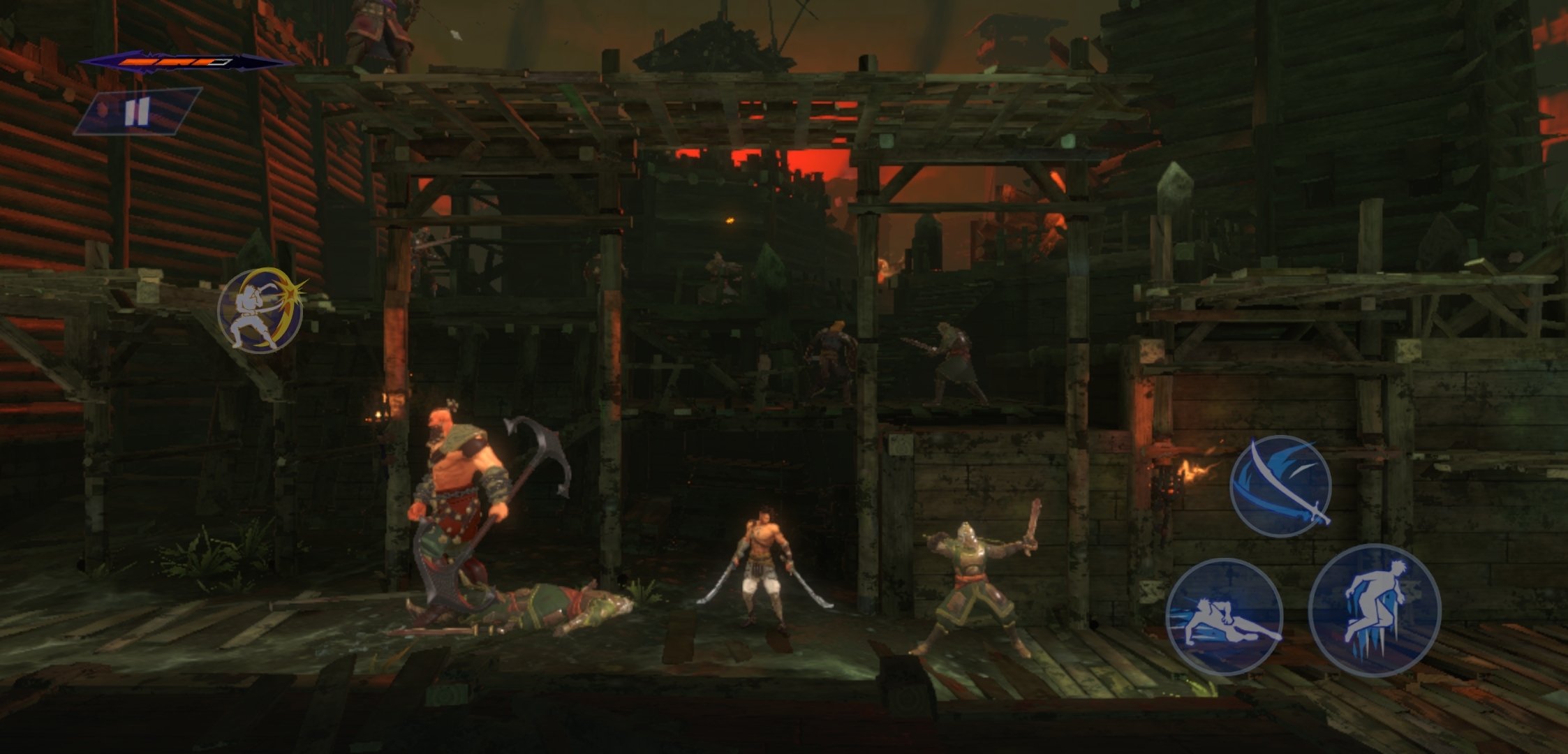Pause the game with the pause button

click(x=137, y=112)
